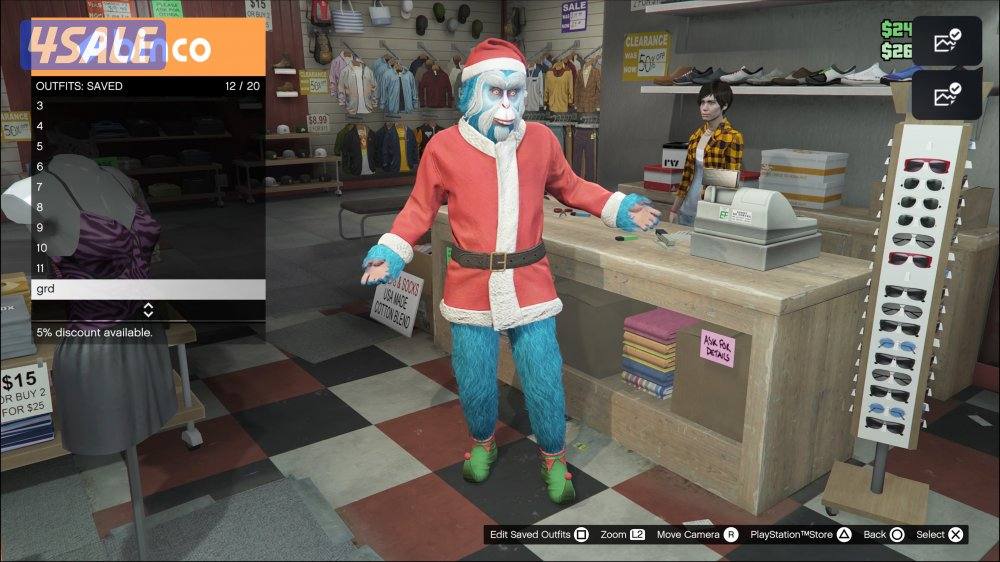The width and height of the screenshot is (1000, 562).
Task: Select saved outfit 6
Action: coord(148,167)
